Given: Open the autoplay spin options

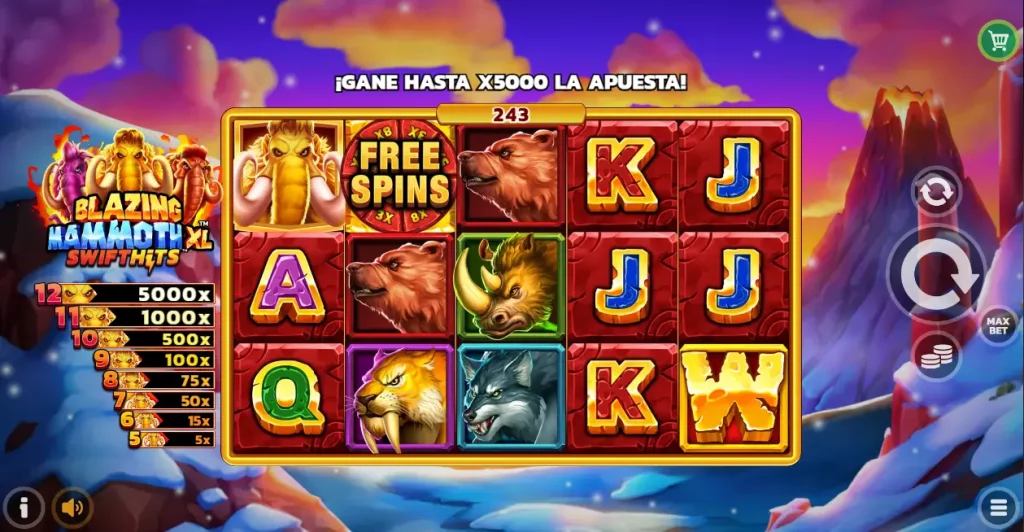Looking at the screenshot, I should coord(936,192).
